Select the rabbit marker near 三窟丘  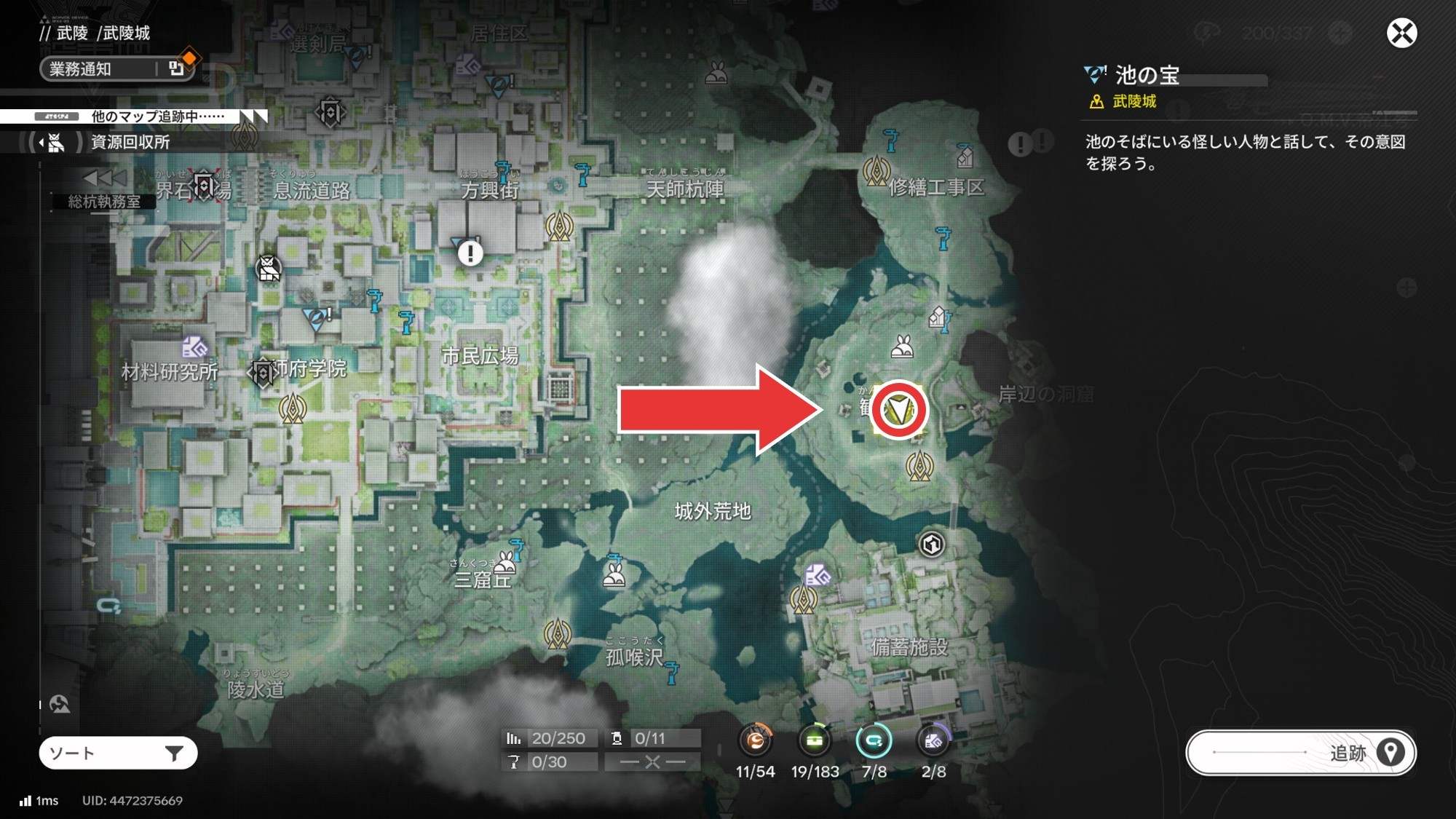coord(505,563)
